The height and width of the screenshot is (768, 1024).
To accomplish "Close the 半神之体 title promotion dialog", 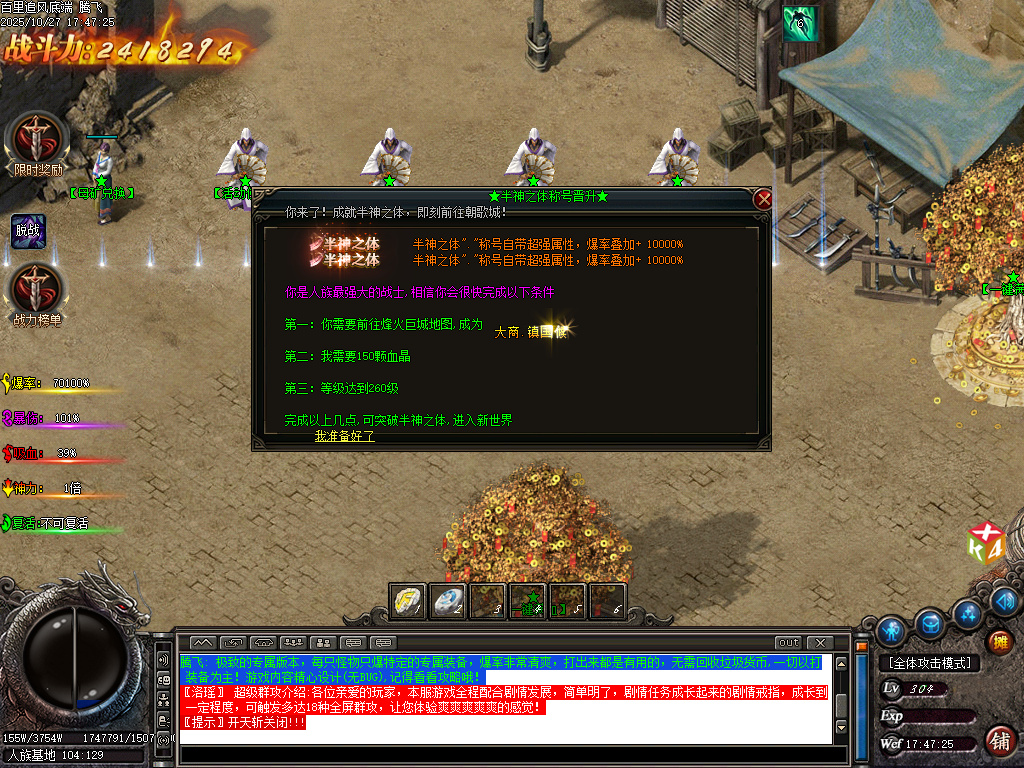I will (764, 199).
